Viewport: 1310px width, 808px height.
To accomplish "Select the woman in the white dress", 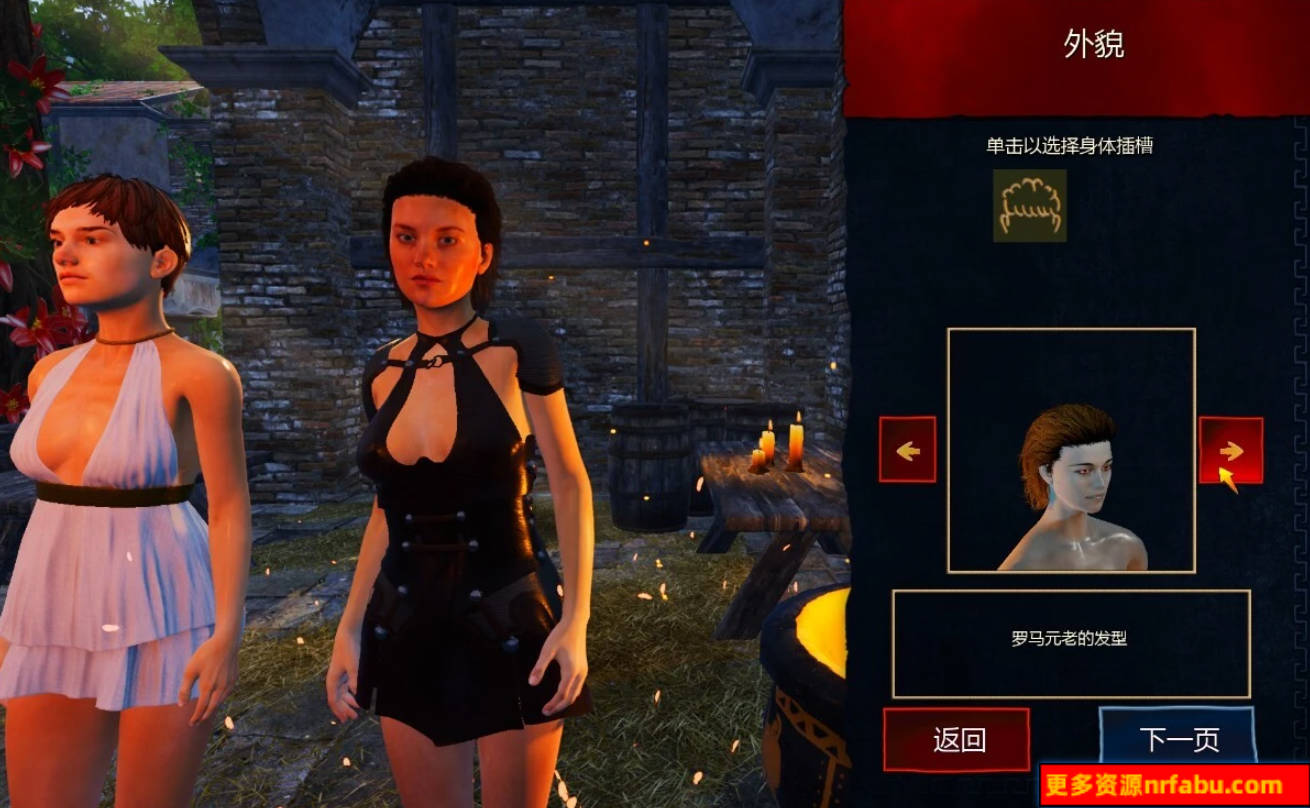I will pos(110,450).
